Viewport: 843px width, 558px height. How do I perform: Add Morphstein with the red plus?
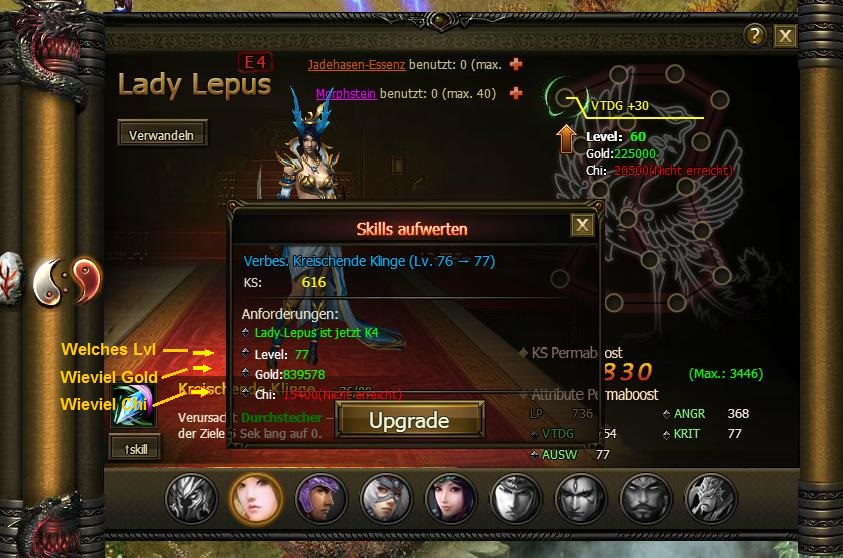point(516,94)
